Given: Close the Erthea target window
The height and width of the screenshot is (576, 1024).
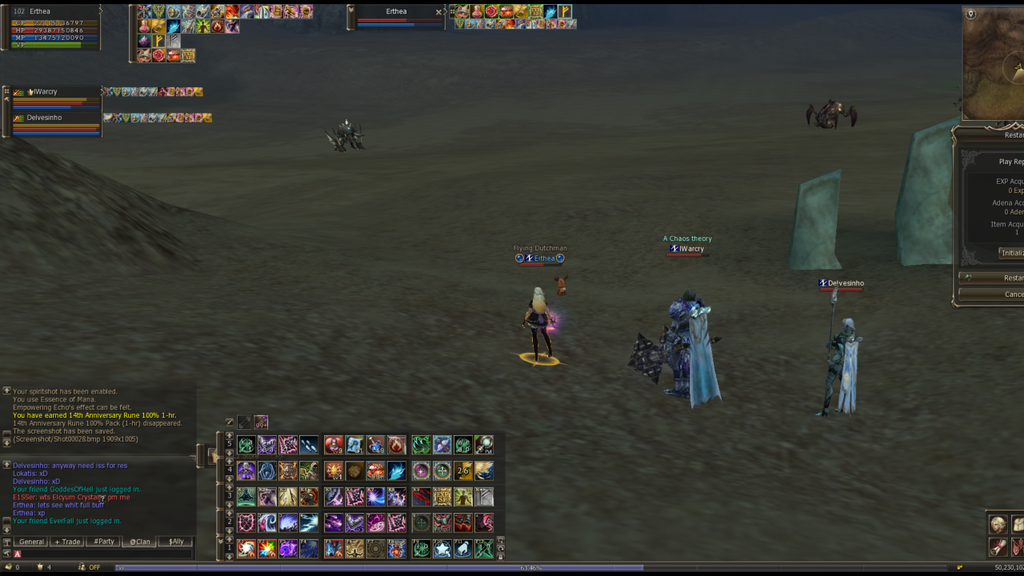Looking at the screenshot, I should click(439, 12).
